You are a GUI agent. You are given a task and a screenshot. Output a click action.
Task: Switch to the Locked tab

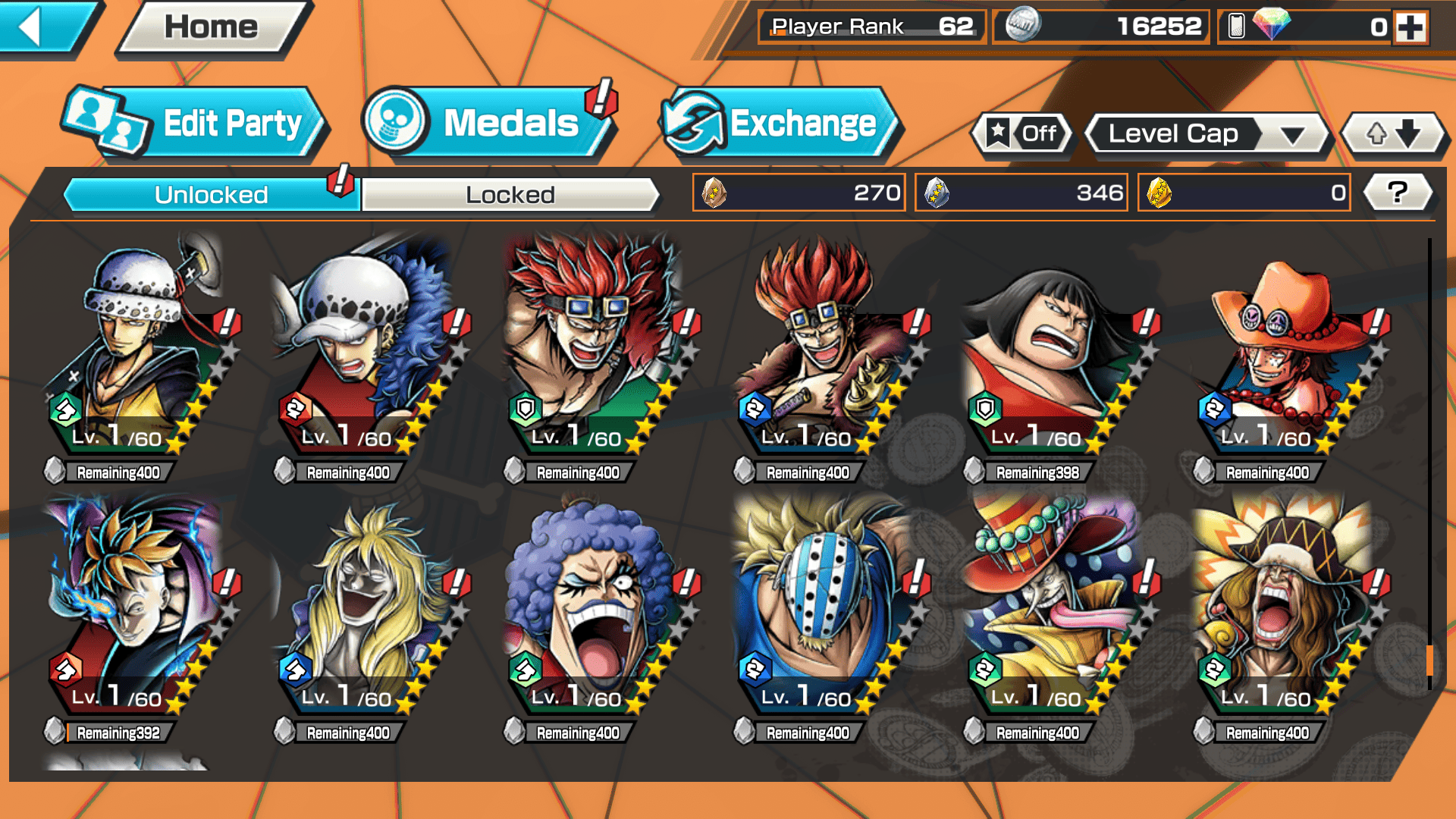click(510, 195)
